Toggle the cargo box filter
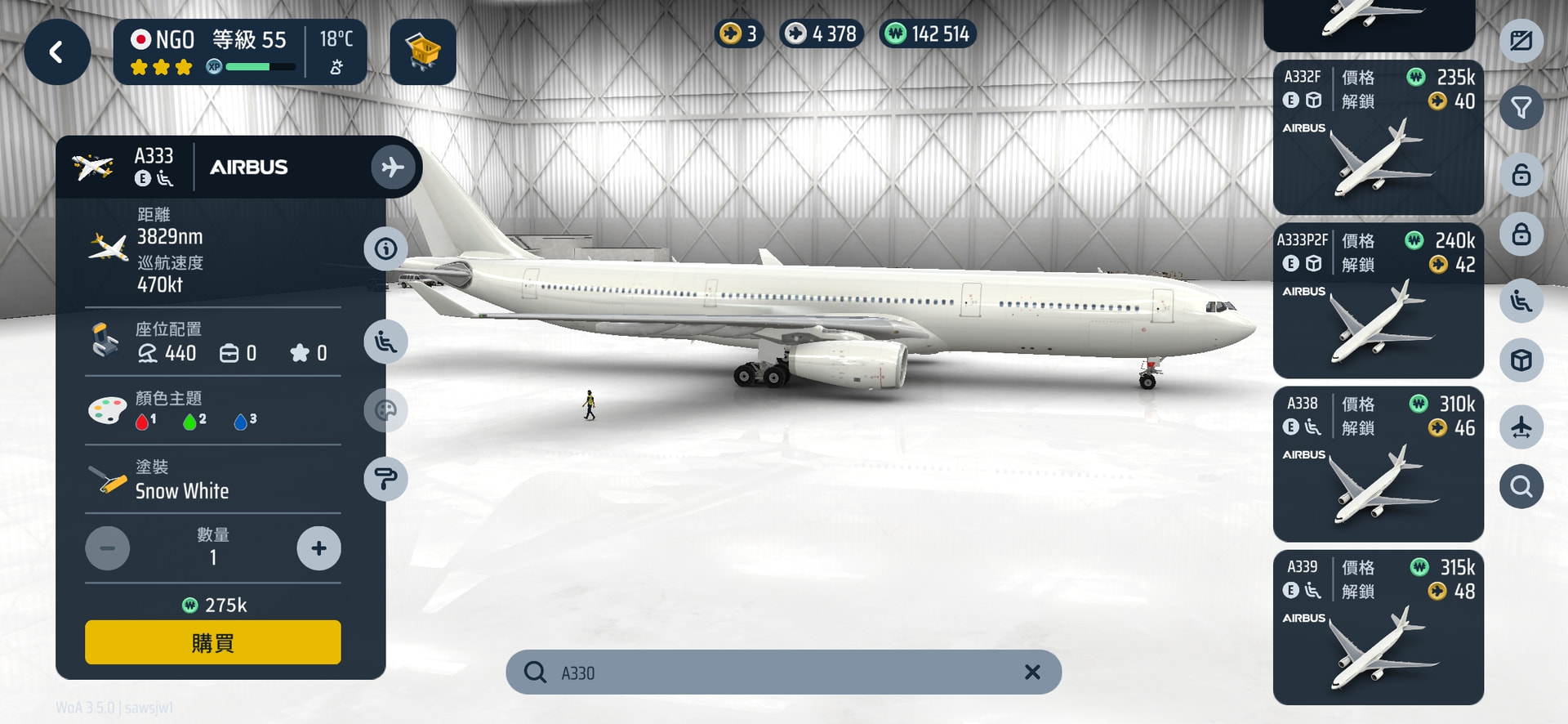Image resolution: width=1568 pixels, height=724 pixels. [1521, 360]
